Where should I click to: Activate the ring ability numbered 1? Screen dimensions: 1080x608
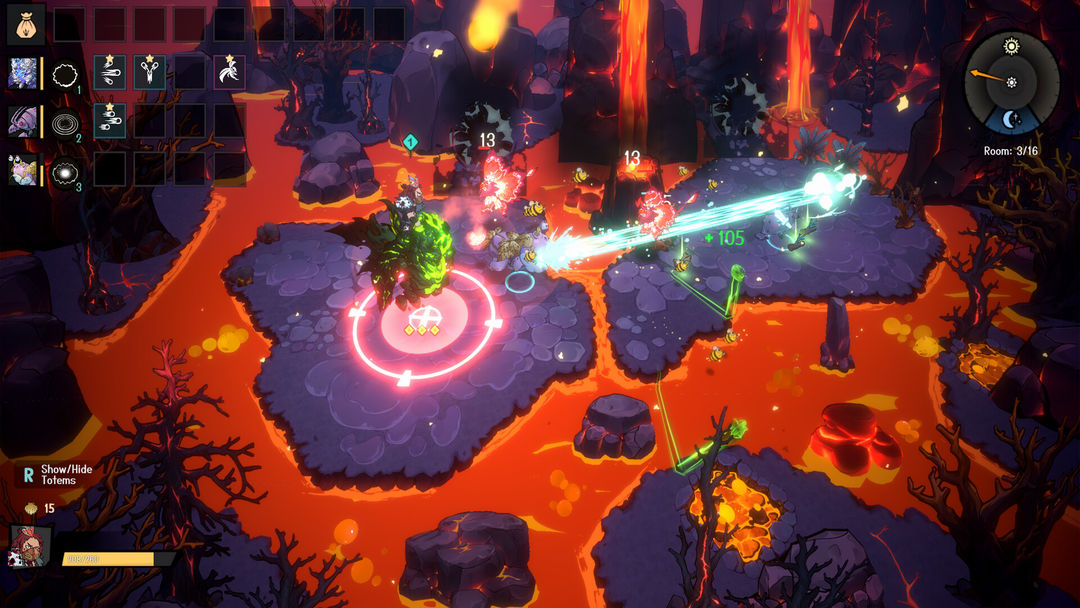65,72
